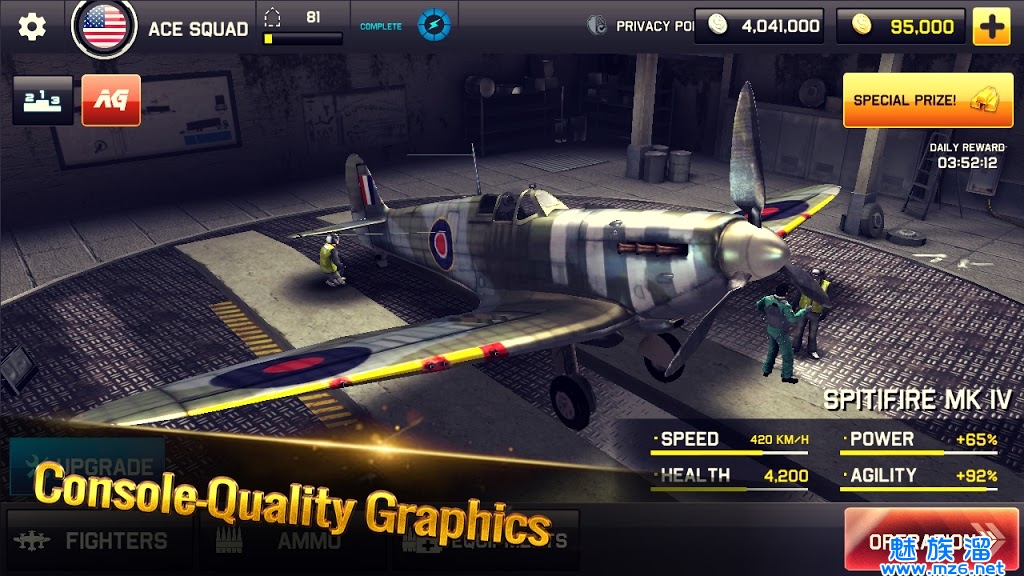
Task: Tap the red Offline button
Action: coord(931,541)
